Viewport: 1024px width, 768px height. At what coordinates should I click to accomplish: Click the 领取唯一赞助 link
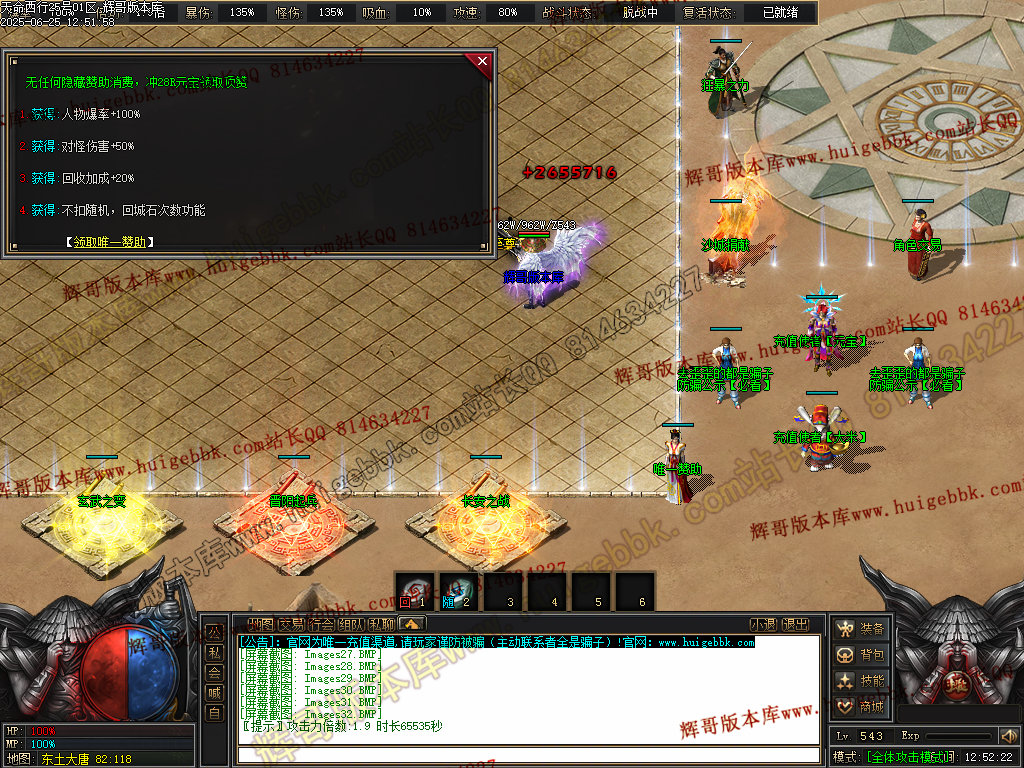(110, 242)
